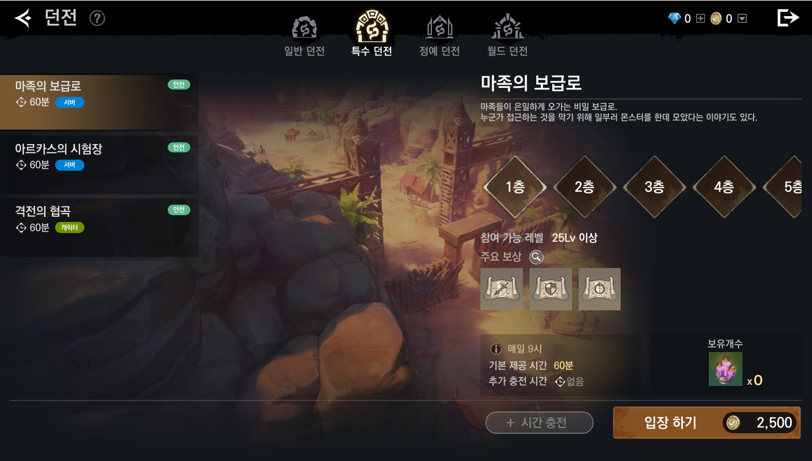Inspect the shield scroll reward
This screenshot has height=461, width=812.
[x=550, y=289]
